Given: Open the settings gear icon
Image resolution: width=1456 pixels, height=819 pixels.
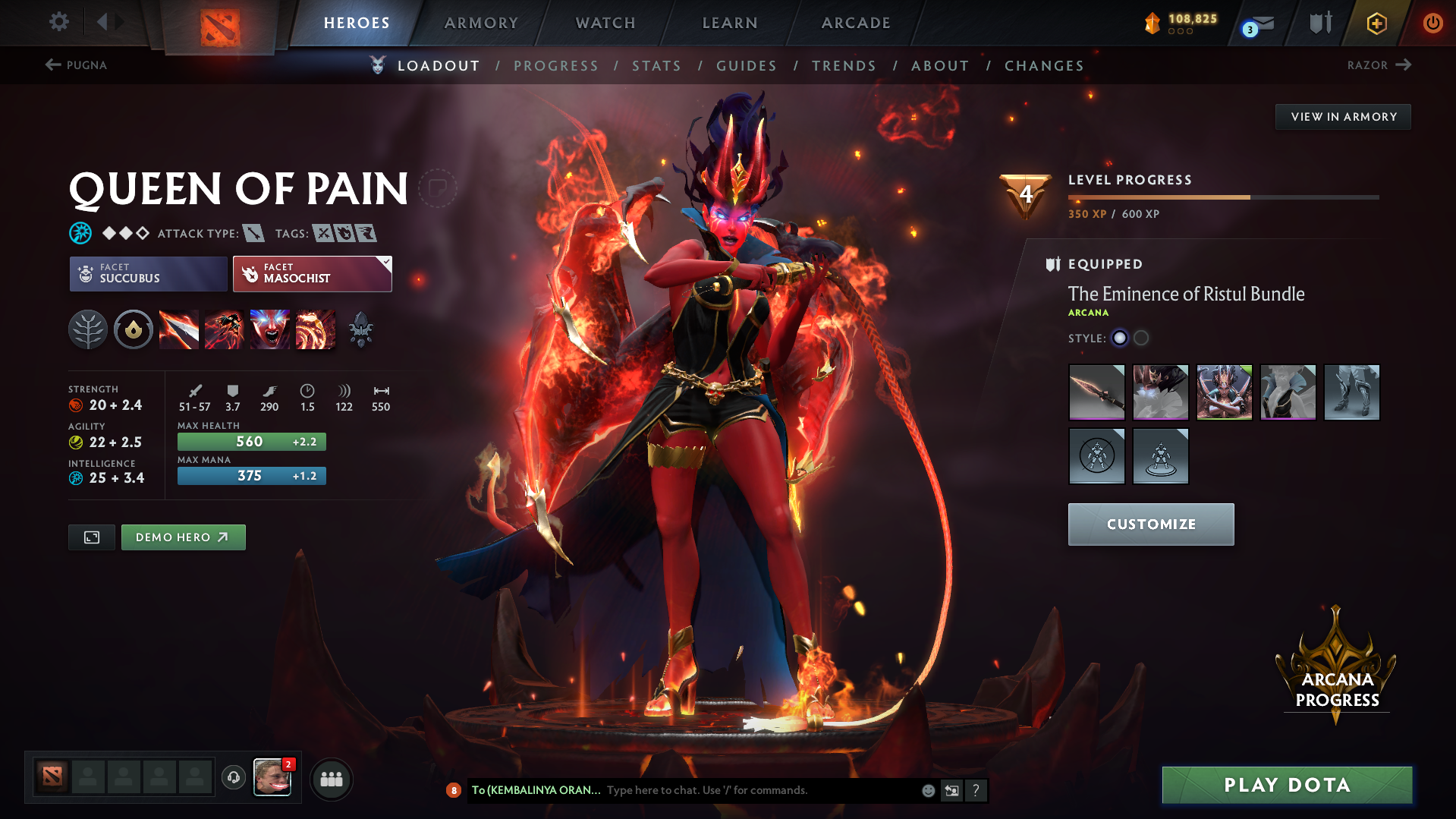Looking at the screenshot, I should pos(58,22).
